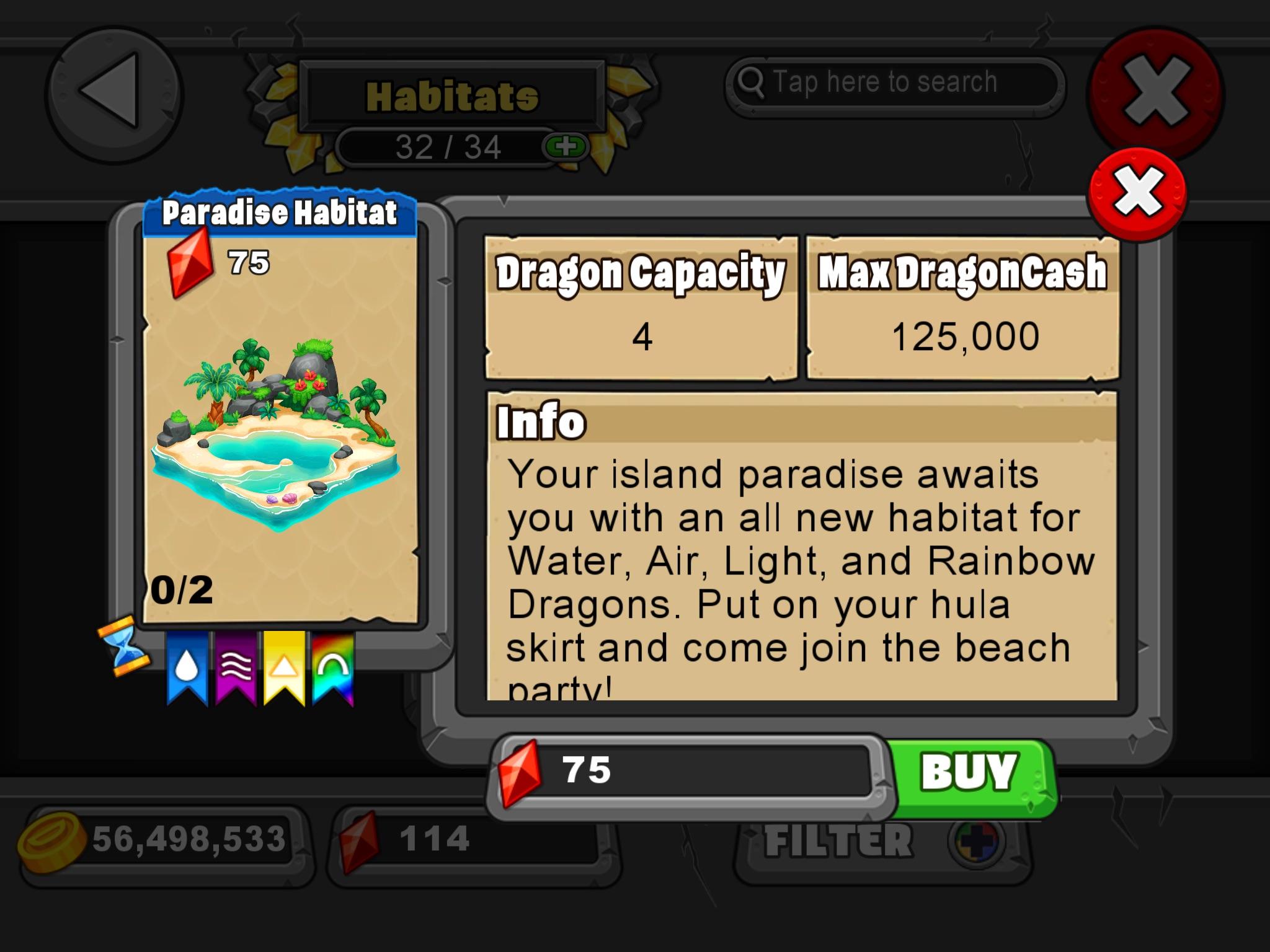Check the 32/34 habitat capacity counter
Image resolution: width=1270 pixels, height=952 pixels.
[x=444, y=148]
